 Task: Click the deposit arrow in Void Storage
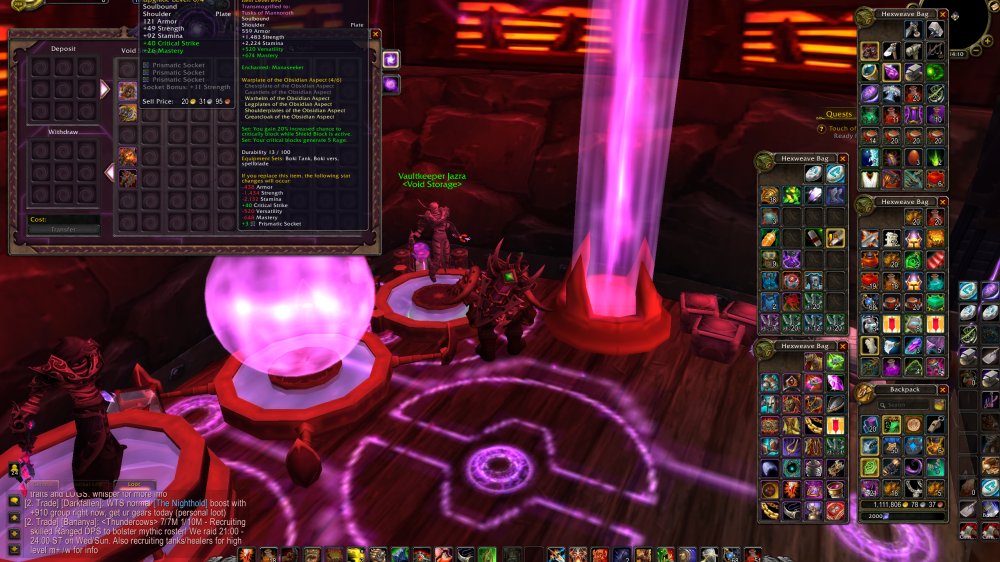pyautogui.click(x=105, y=89)
